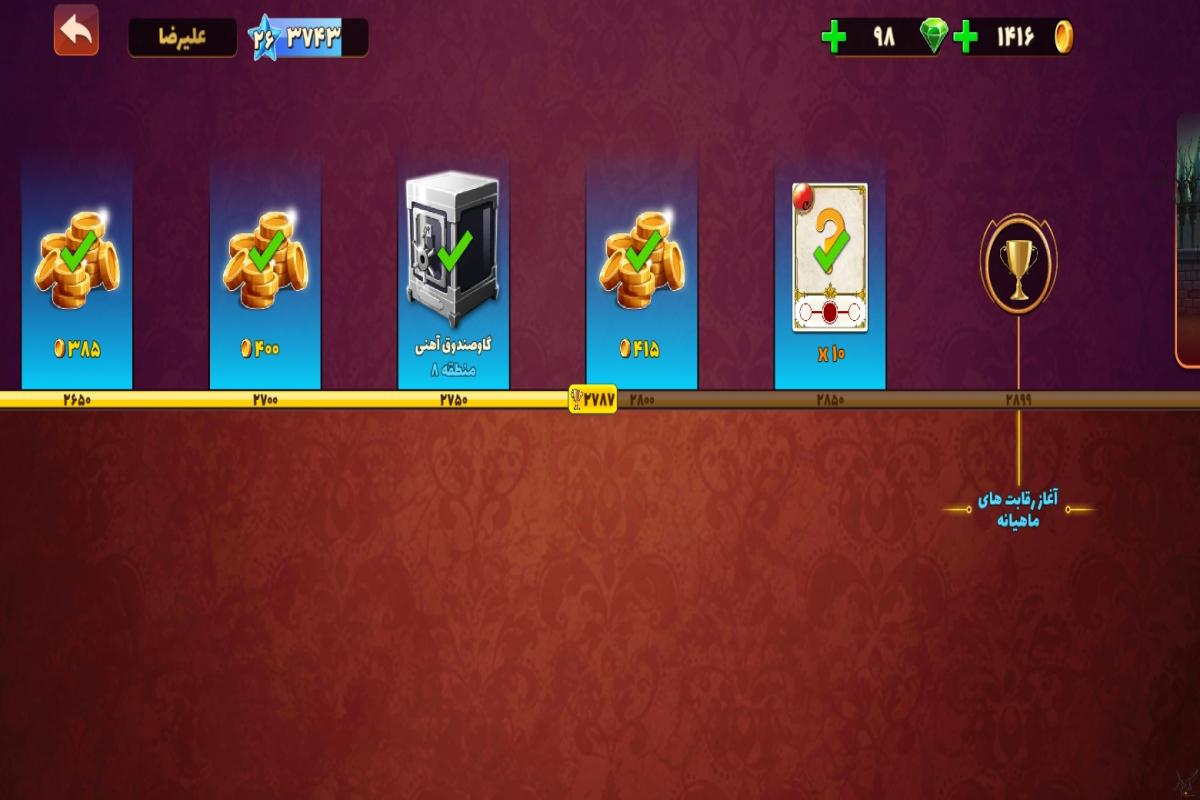The height and width of the screenshot is (800, 1200).
Task: Open the partially visible panel at right edge
Action: click(x=1188, y=240)
